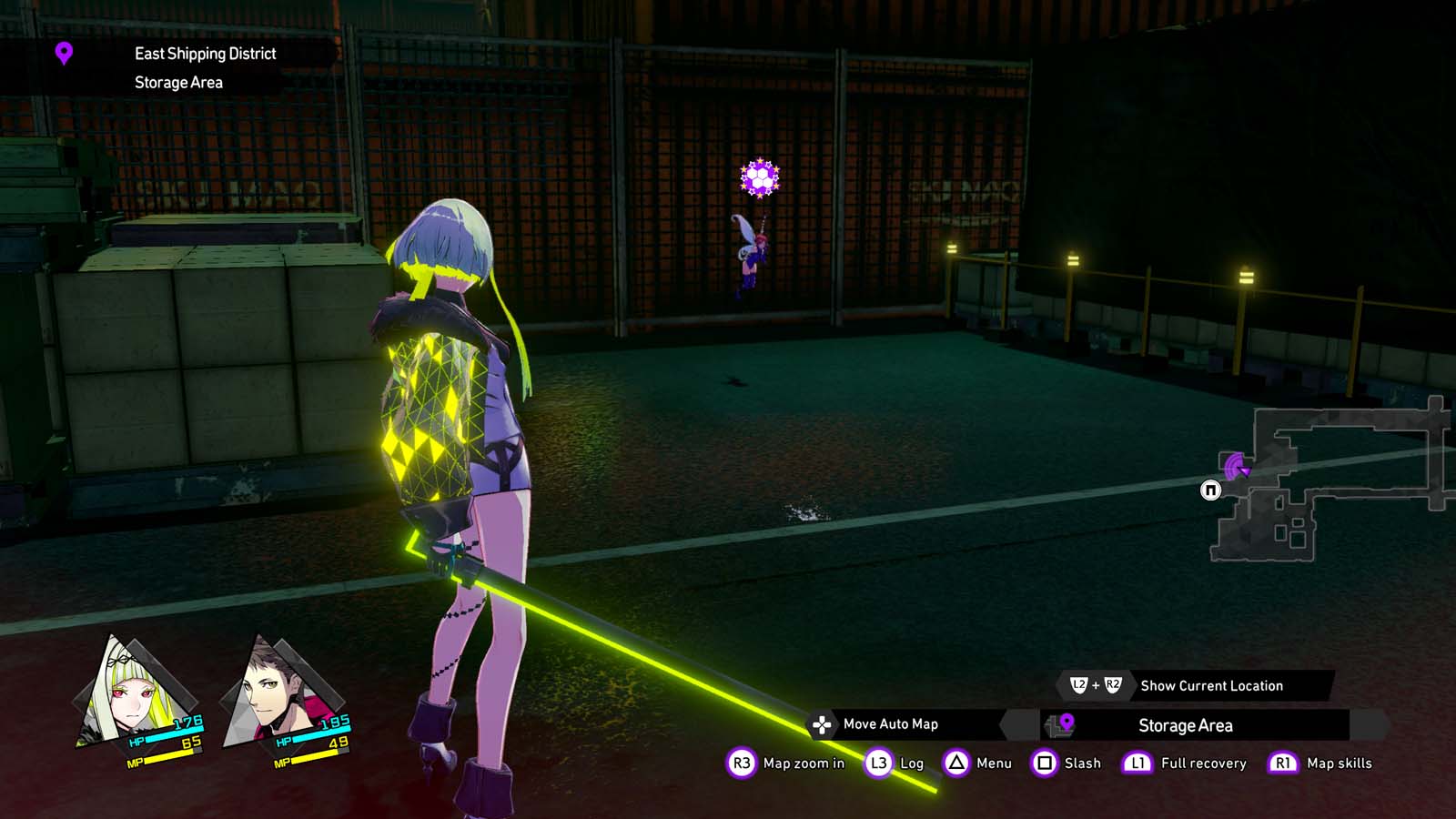Select the purple location pin beside East Shipping District
This screenshot has width=1456, height=819.
coord(62,55)
